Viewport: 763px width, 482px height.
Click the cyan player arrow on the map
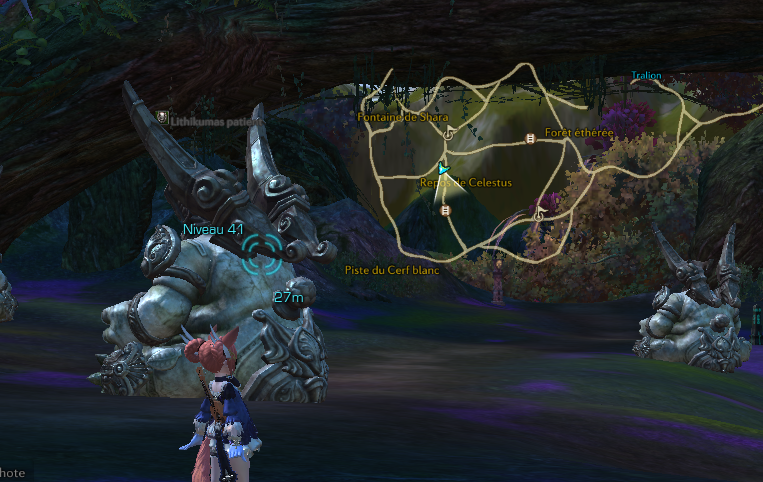444,170
